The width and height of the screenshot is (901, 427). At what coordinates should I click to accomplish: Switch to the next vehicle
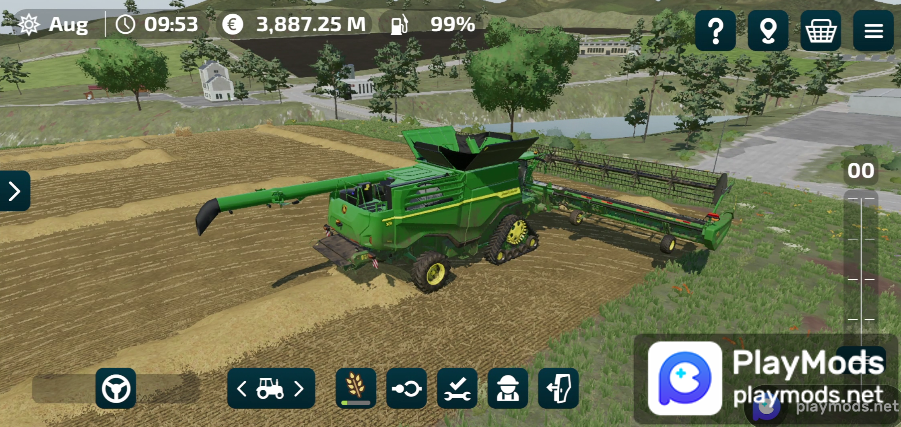[299, 389]
